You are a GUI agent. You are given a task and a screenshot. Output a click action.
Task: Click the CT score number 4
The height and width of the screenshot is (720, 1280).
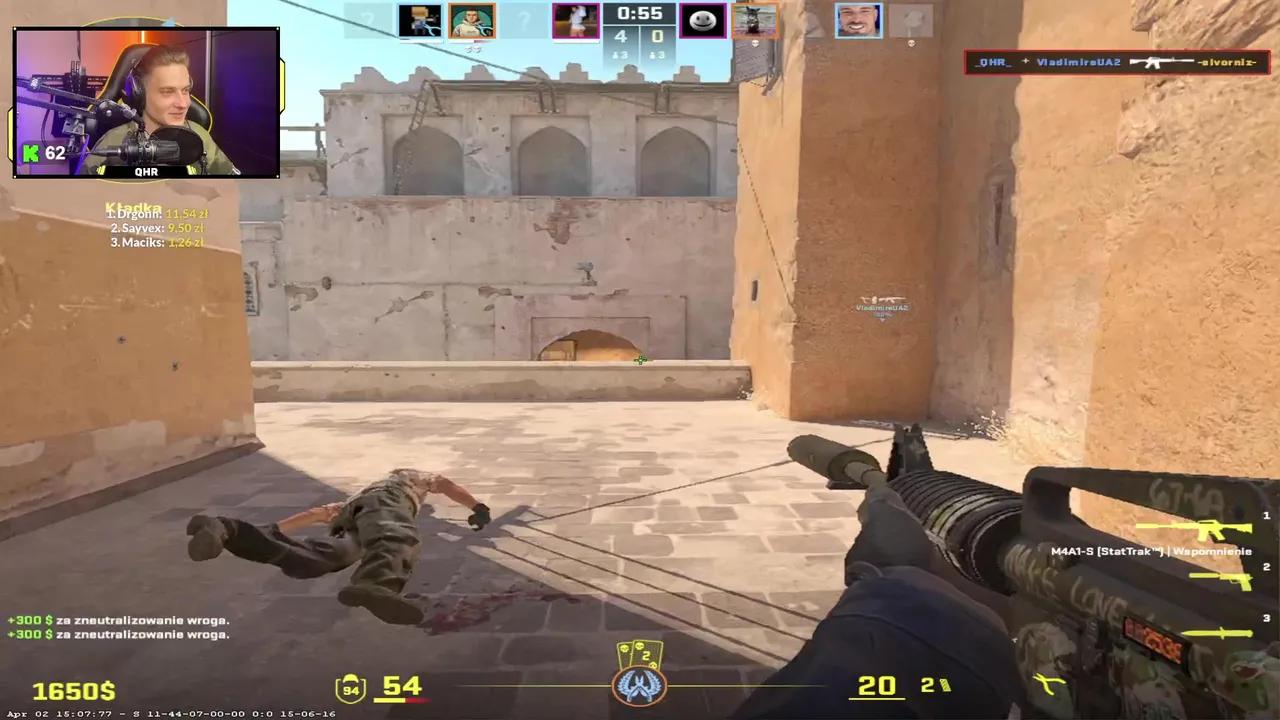pyautogui.click(x=620, y=36)
